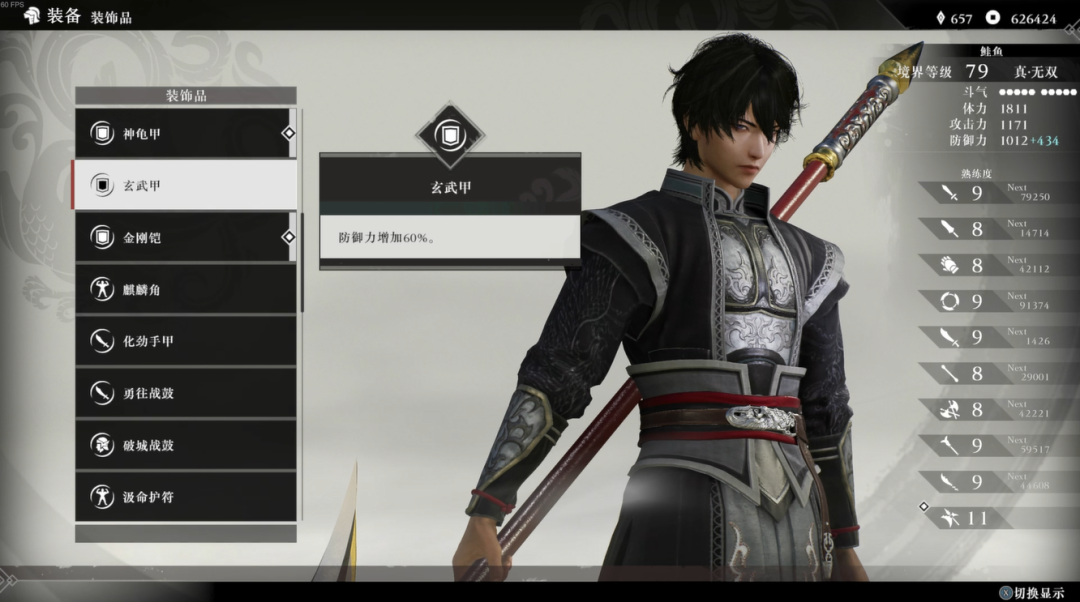Select the 金刚铠 accessory

185,237
